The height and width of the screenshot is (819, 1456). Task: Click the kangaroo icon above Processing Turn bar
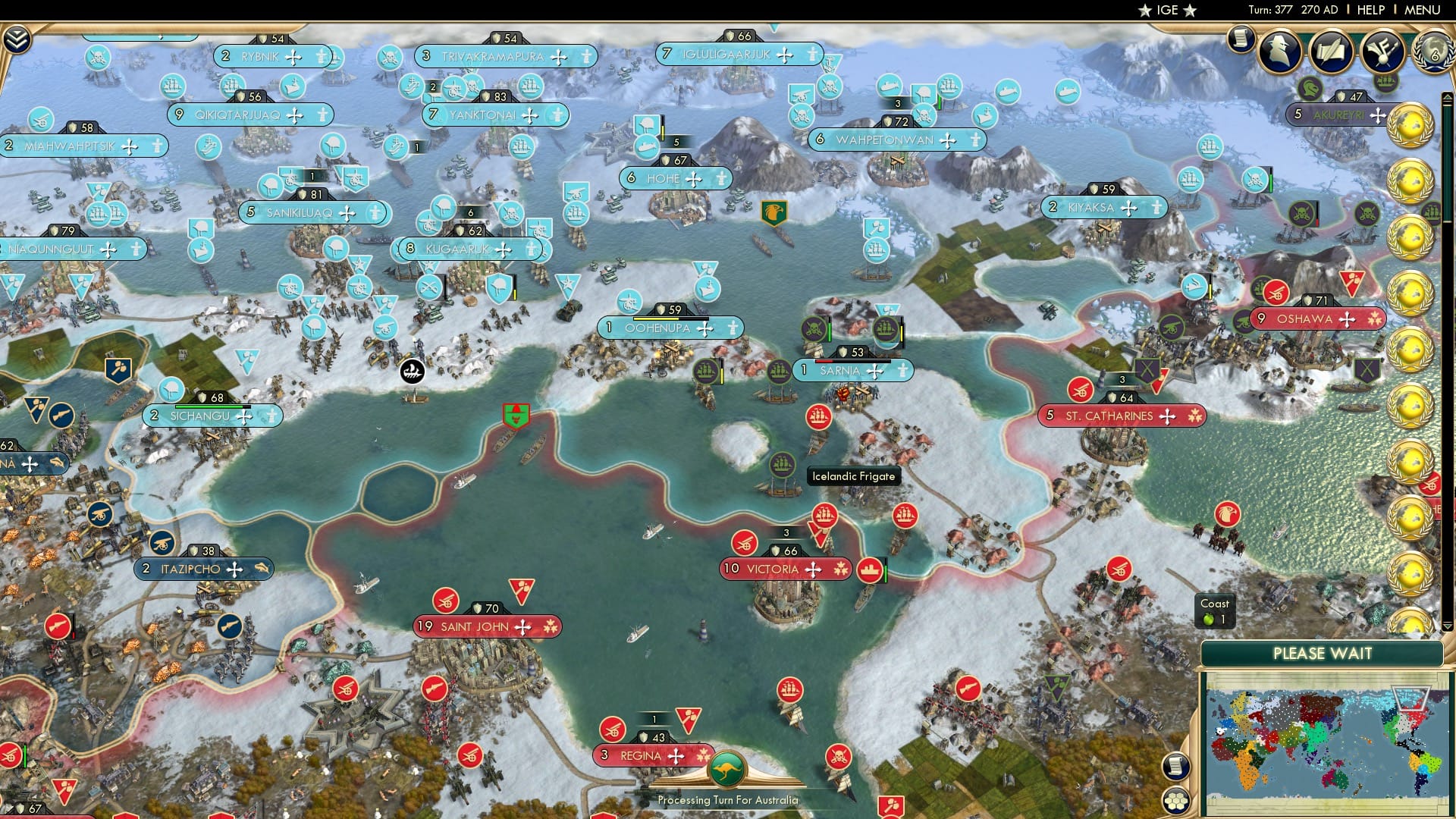(727, 768)
